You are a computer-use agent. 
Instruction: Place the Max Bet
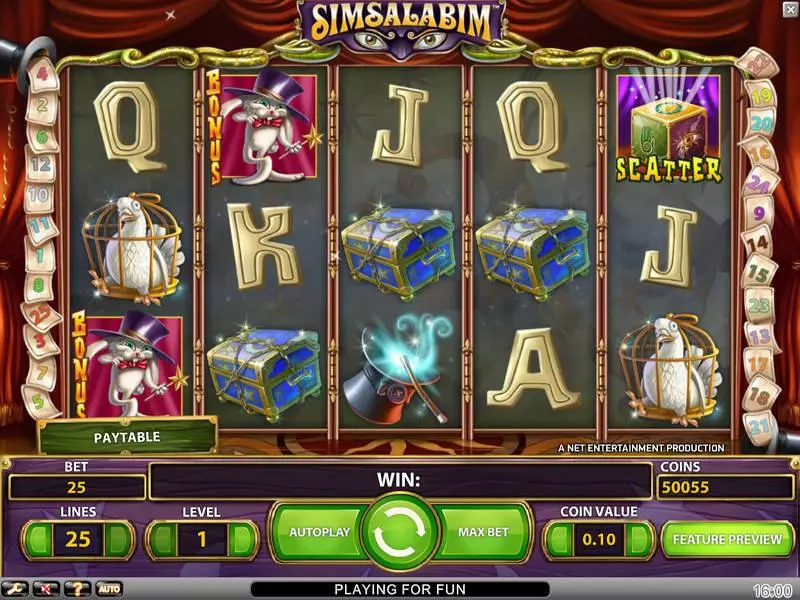pyautogui.click(x=485, y=532)
